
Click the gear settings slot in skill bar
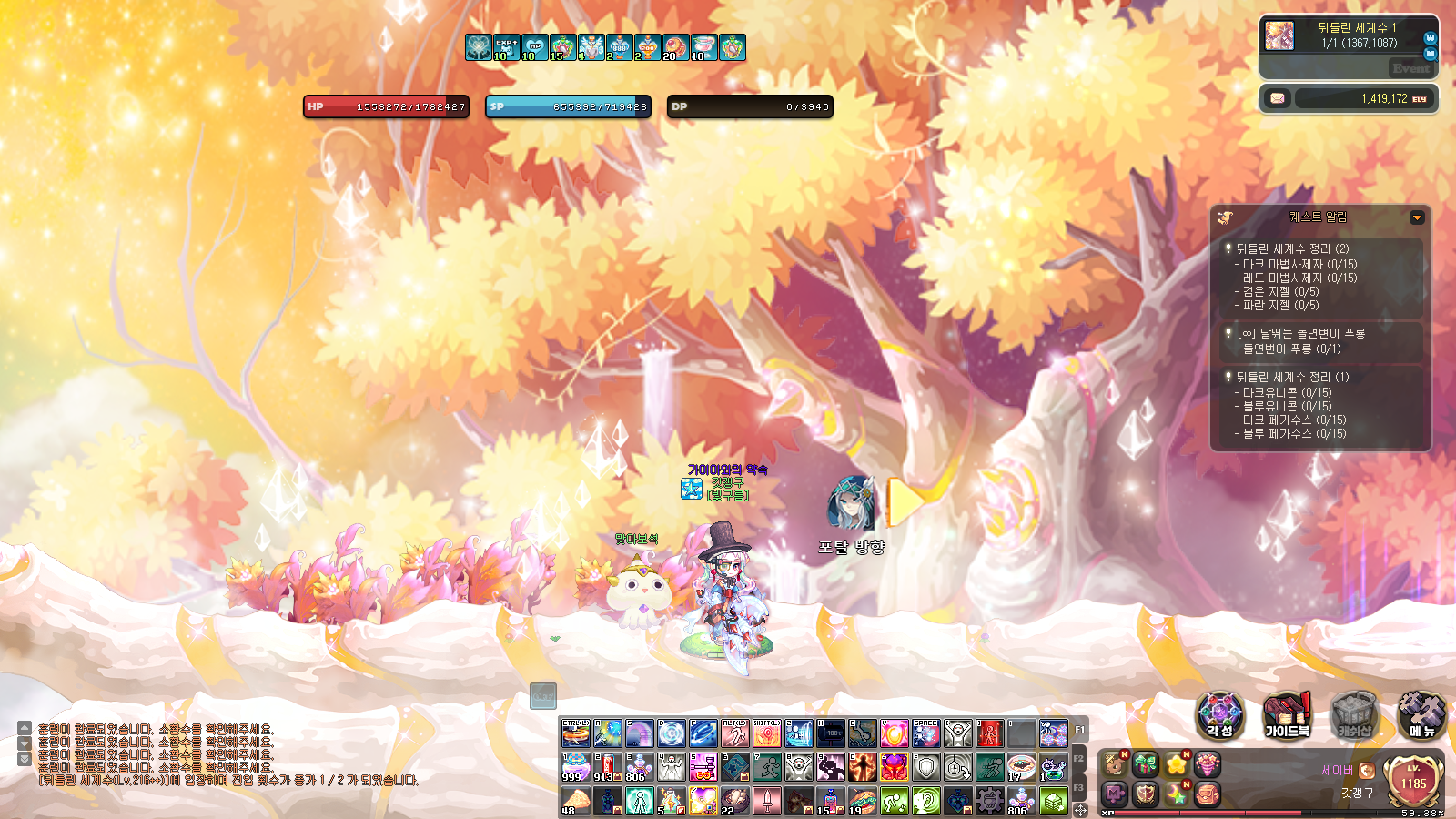pyautogui.click(x=989, y=800)
